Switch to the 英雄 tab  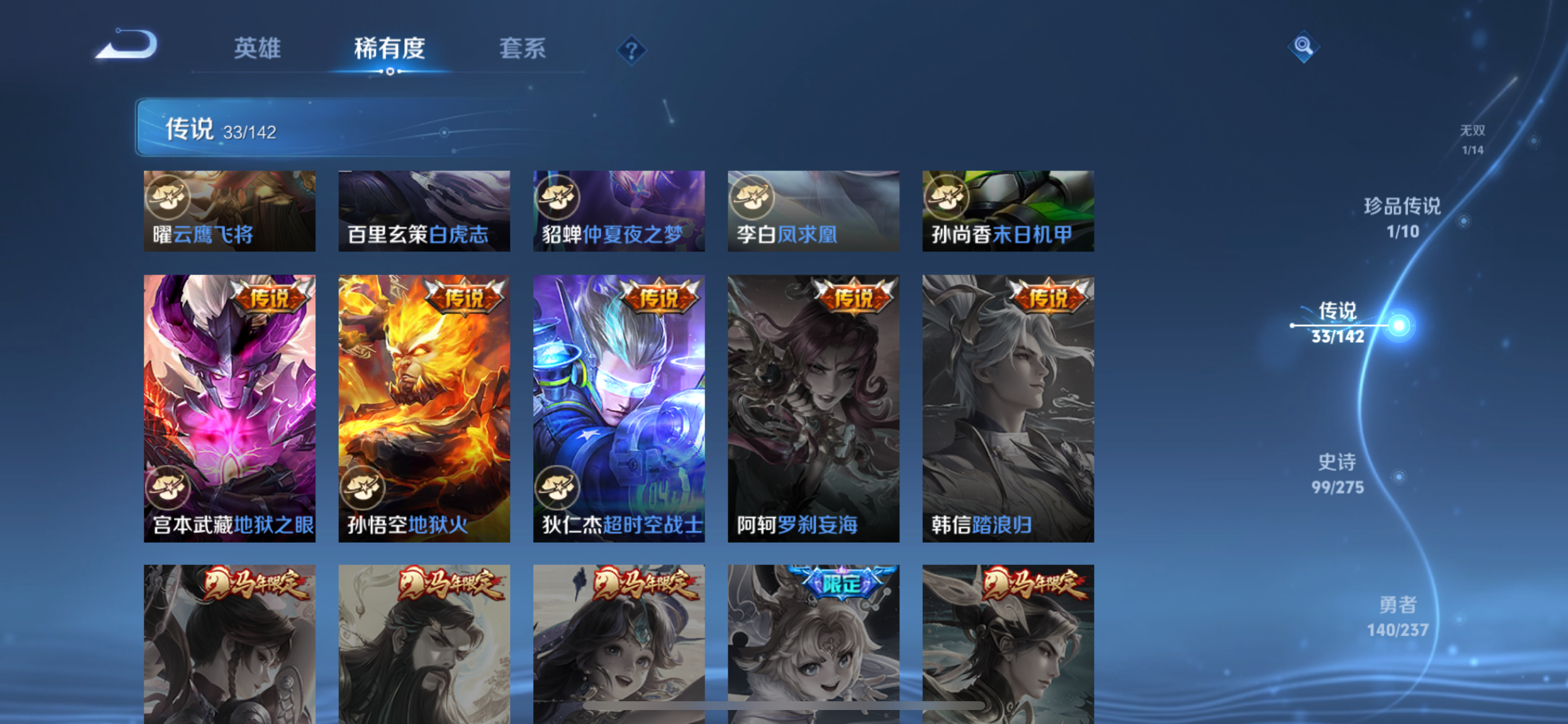(256, 48)
